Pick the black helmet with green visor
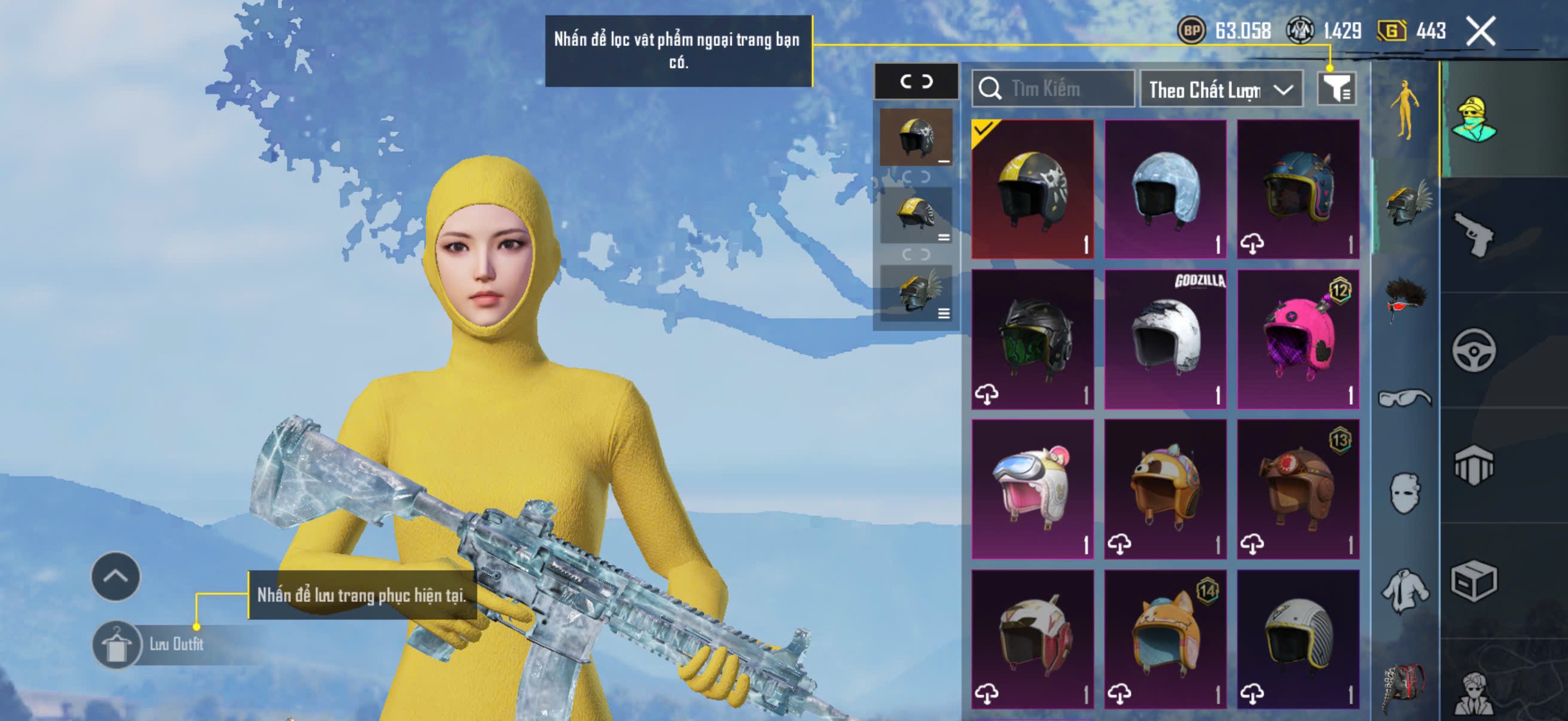1568x721 pixels. pyautogui.click(x=1032, y=340)
